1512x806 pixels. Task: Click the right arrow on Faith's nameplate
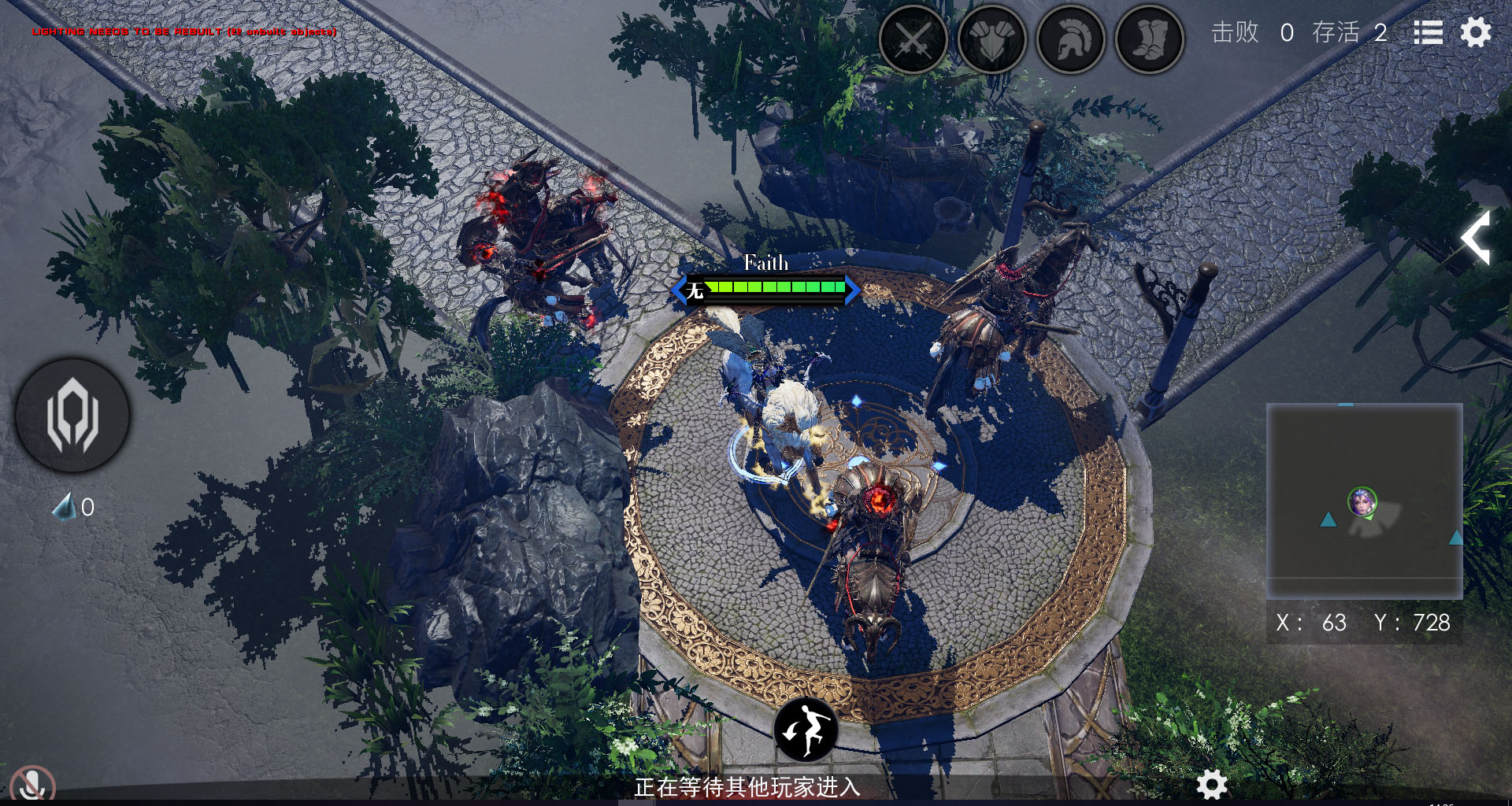pyautogui.click(x=853, y=290)
